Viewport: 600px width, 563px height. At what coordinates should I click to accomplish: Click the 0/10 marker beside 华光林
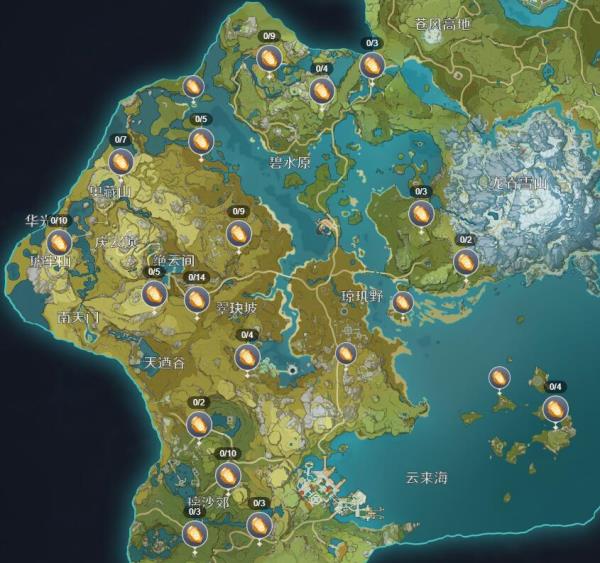pyautogui.click(x=59, y=242)
